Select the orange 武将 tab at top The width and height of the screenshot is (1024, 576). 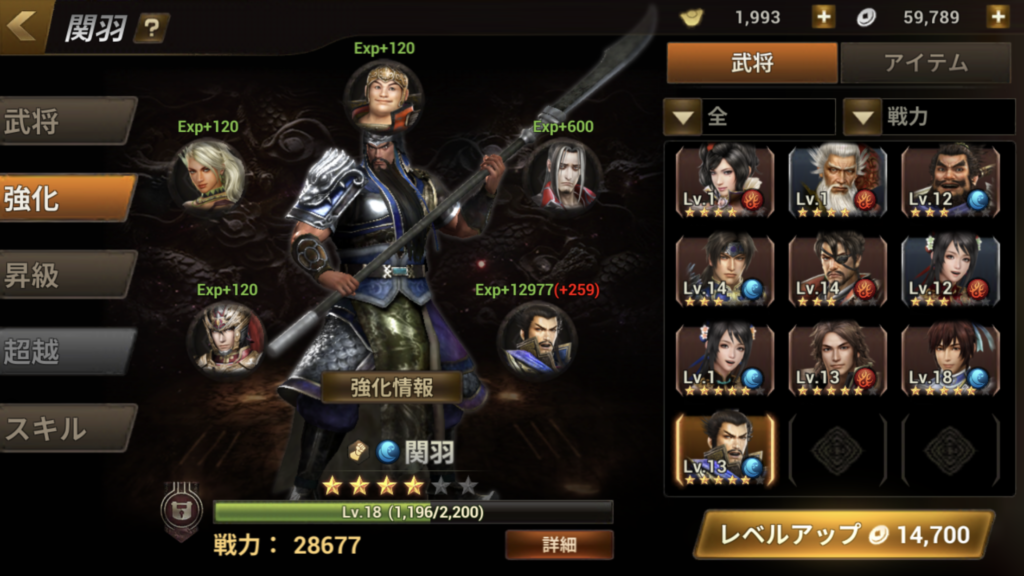(x=752, y=63)
